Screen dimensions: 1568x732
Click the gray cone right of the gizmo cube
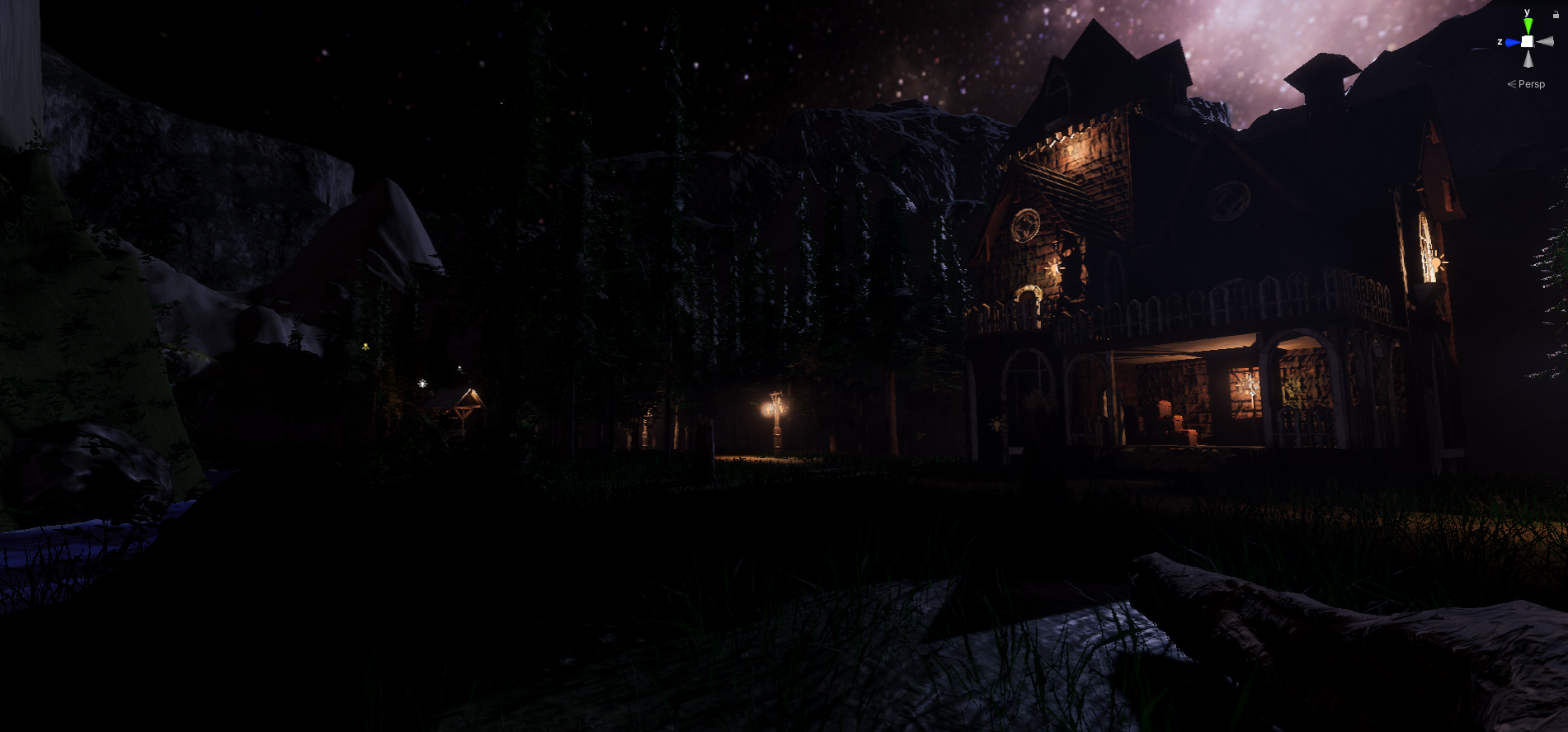tap(1544, 41)
